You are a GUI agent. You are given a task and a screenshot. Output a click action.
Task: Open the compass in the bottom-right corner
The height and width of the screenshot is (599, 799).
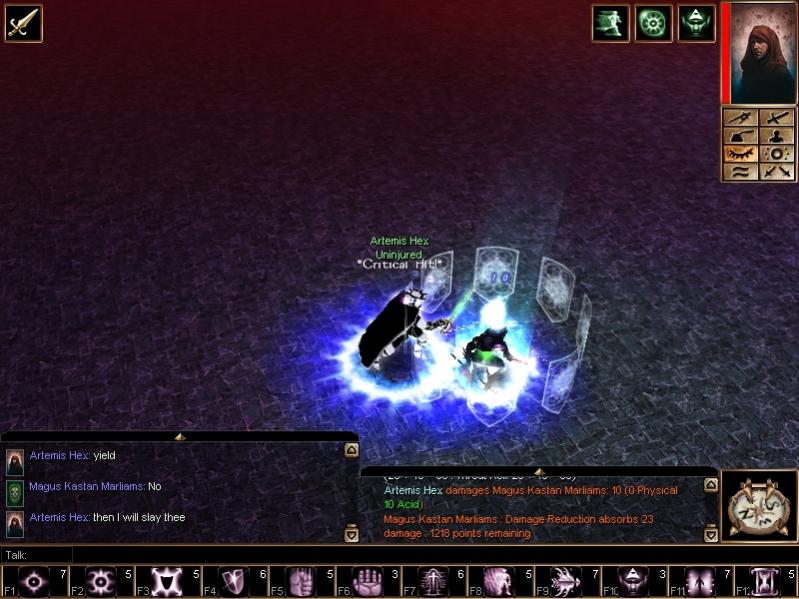tap(757, 507)
